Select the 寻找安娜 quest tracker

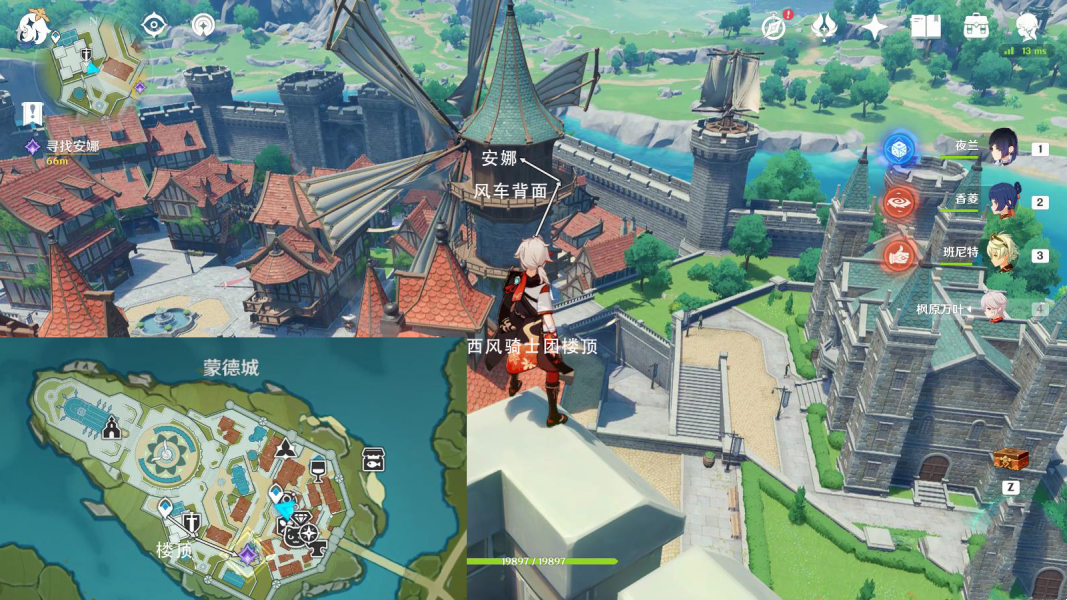72,146
